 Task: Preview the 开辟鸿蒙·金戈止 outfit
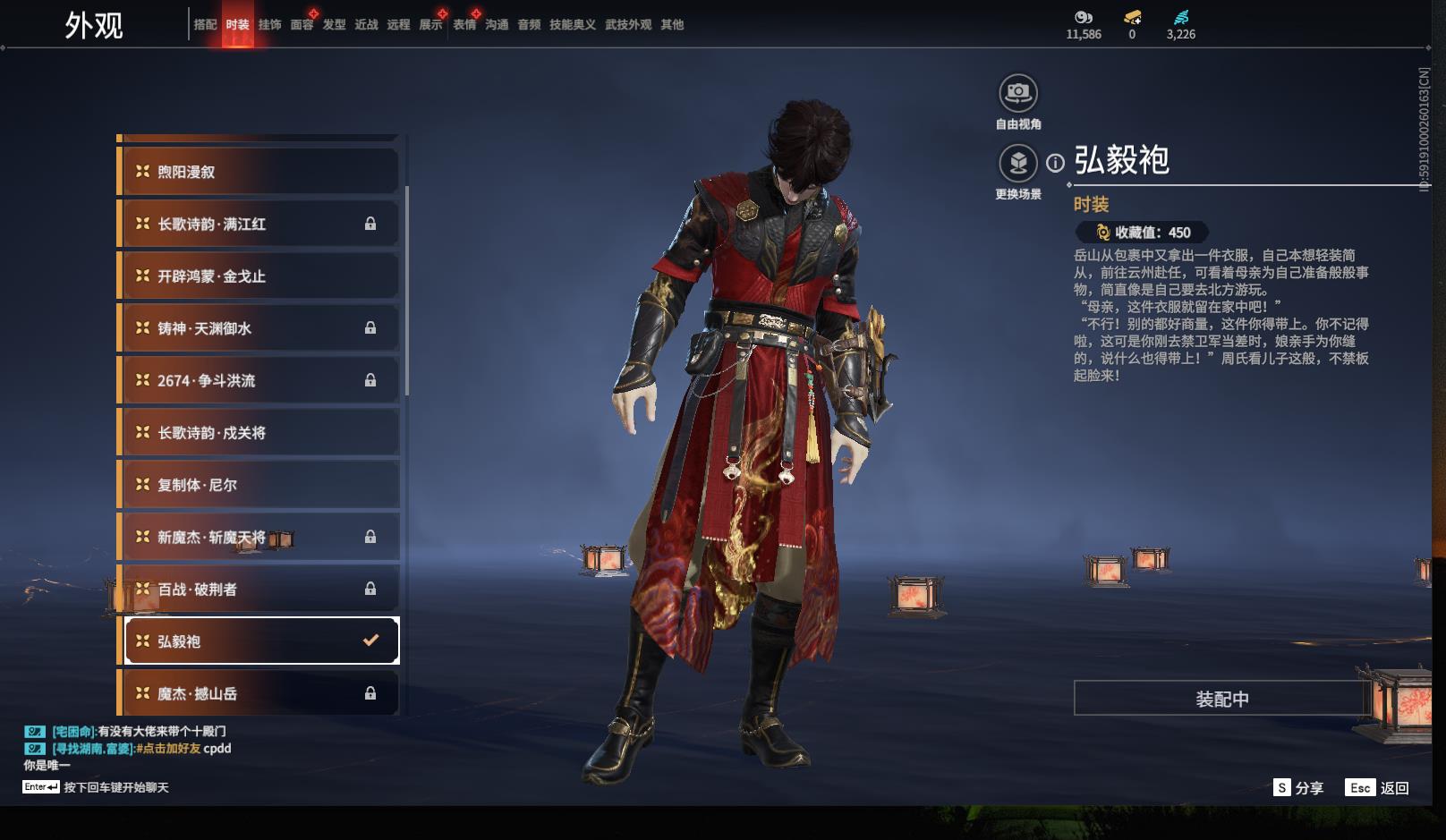(x=259, y=276)
